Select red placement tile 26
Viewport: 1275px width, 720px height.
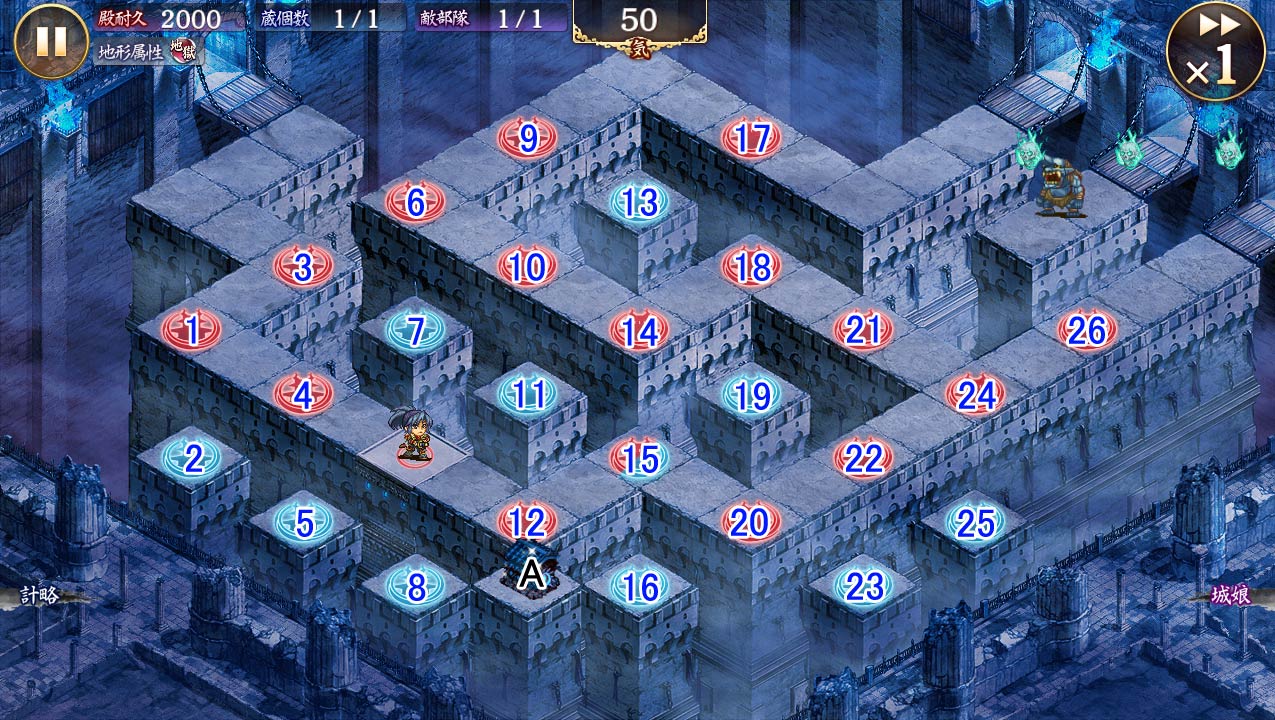tap(1087, 330)
